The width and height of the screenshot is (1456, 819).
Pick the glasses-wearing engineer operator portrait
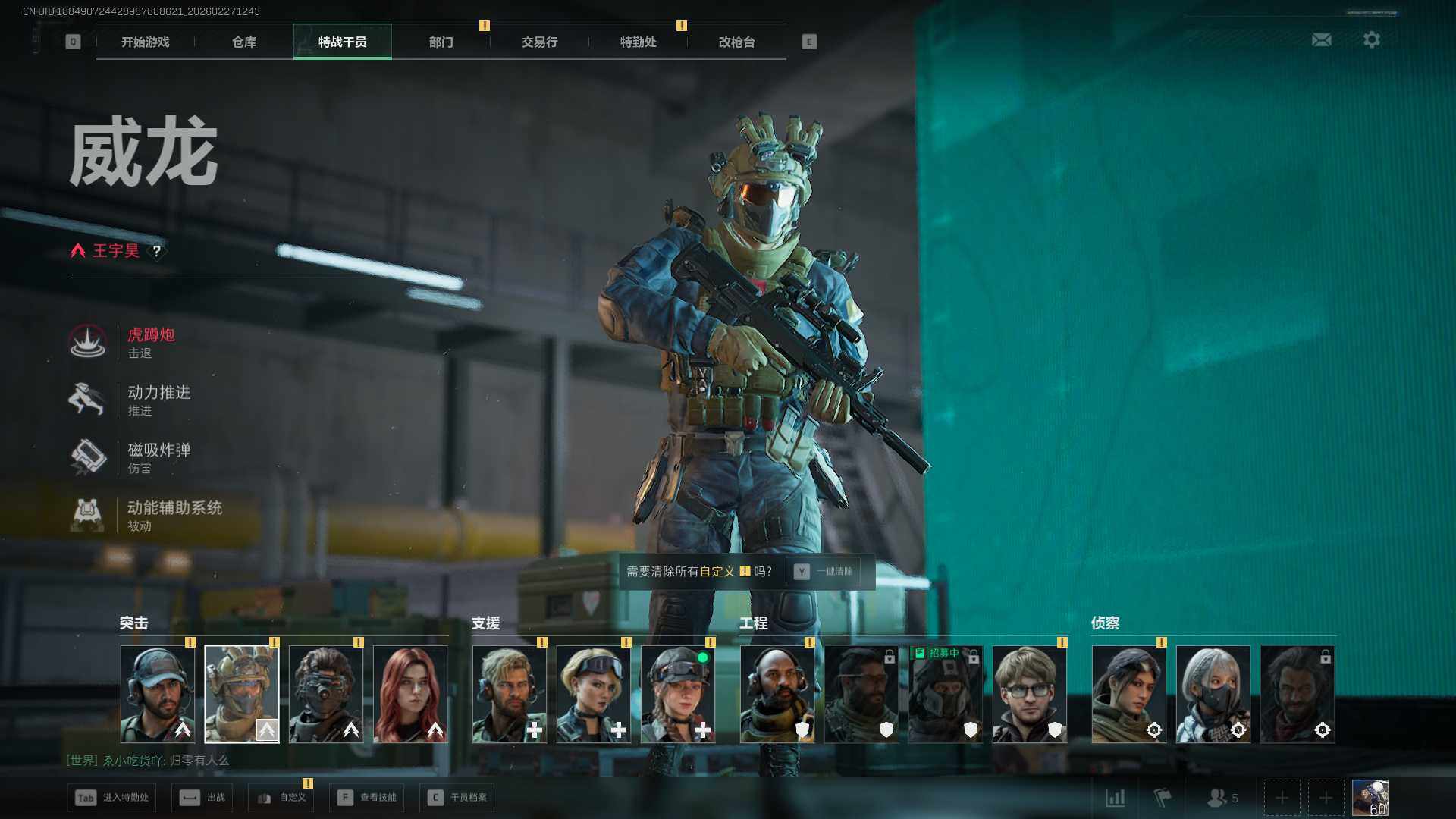tap(1029, 694)
